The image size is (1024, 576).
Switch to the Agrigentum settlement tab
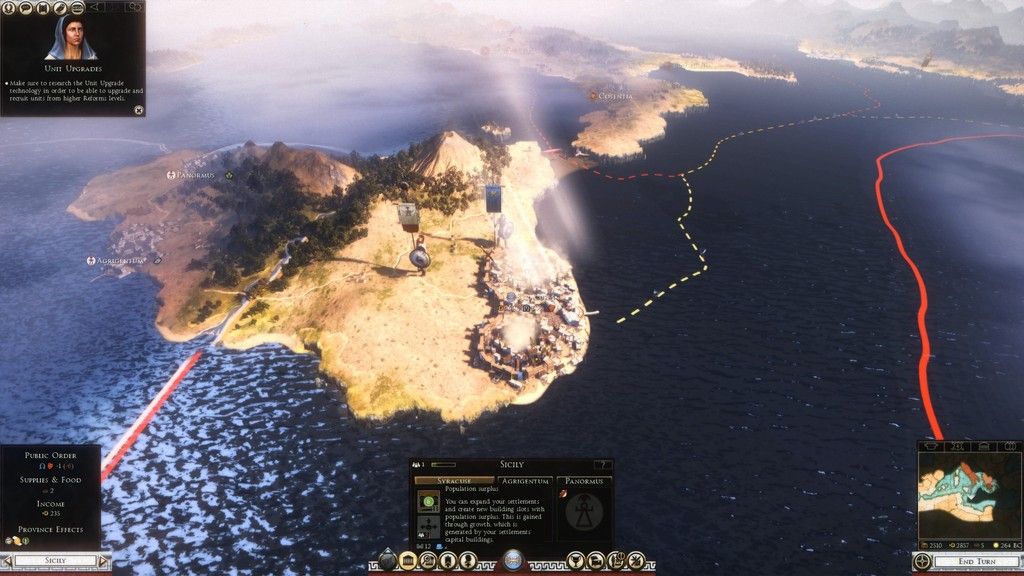click(526, 481)
